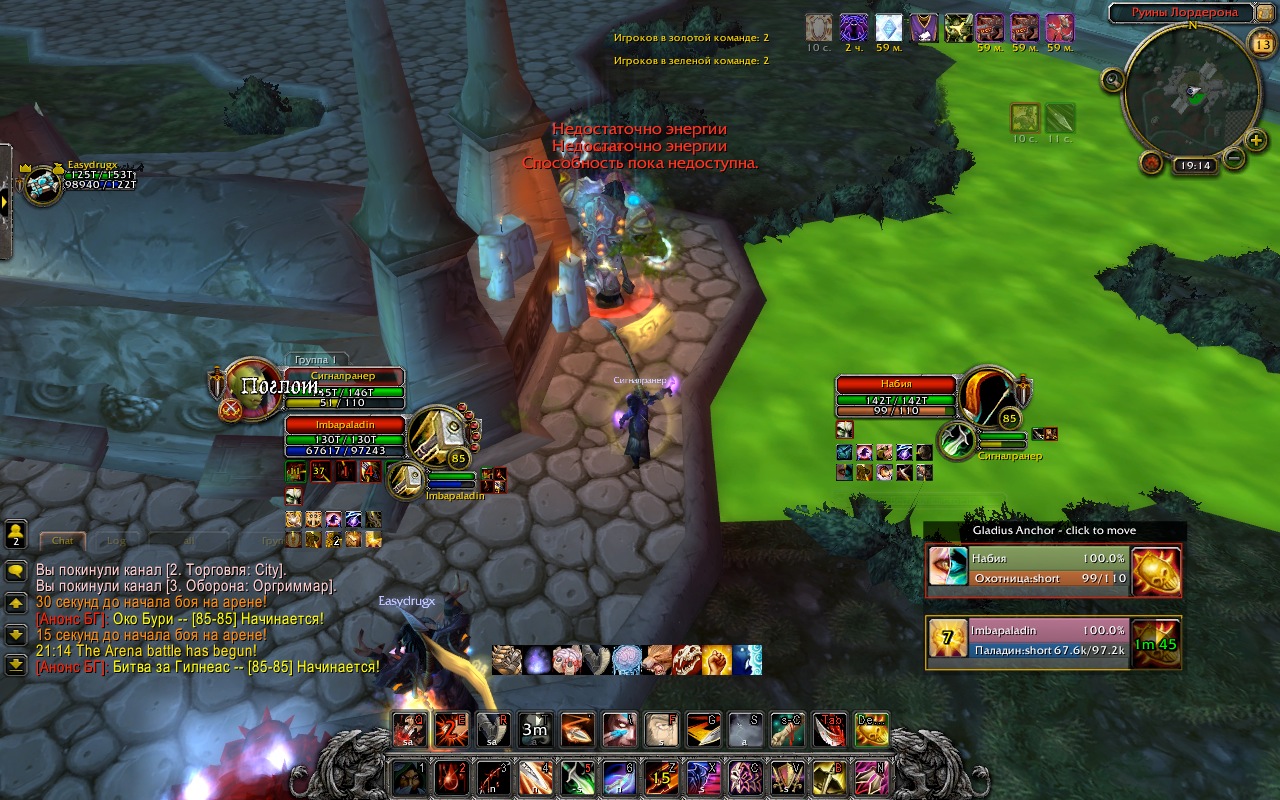The height and width of the screenshot is (800, 1280).
Task: Zoom out the minimap with the minus button
Action: point(1233,157)
